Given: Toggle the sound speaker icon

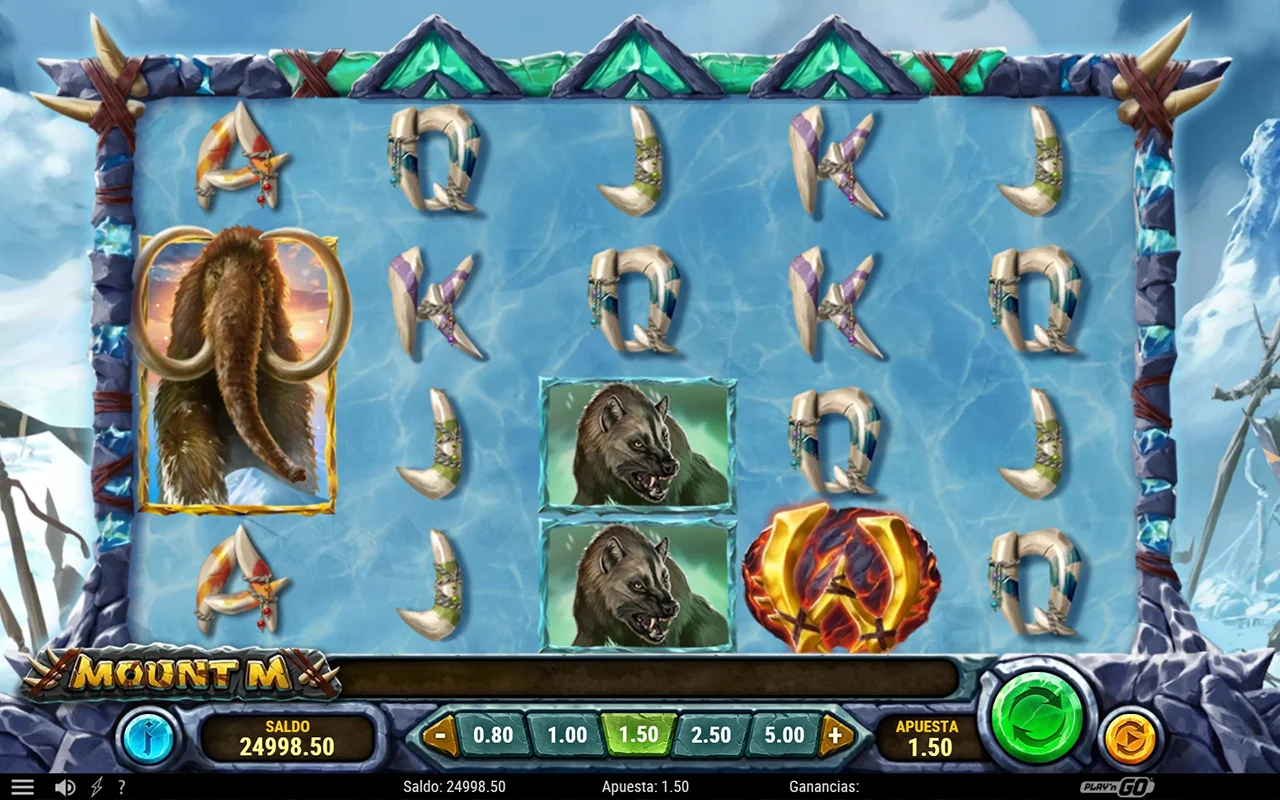Looking at the screenshot, I should (x=65, y=787).
